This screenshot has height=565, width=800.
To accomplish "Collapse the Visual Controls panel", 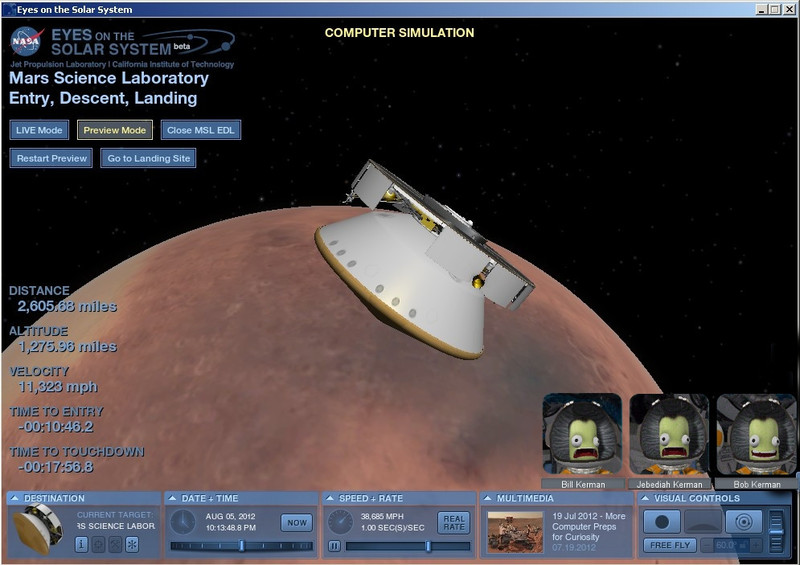I will coord(647,498).
